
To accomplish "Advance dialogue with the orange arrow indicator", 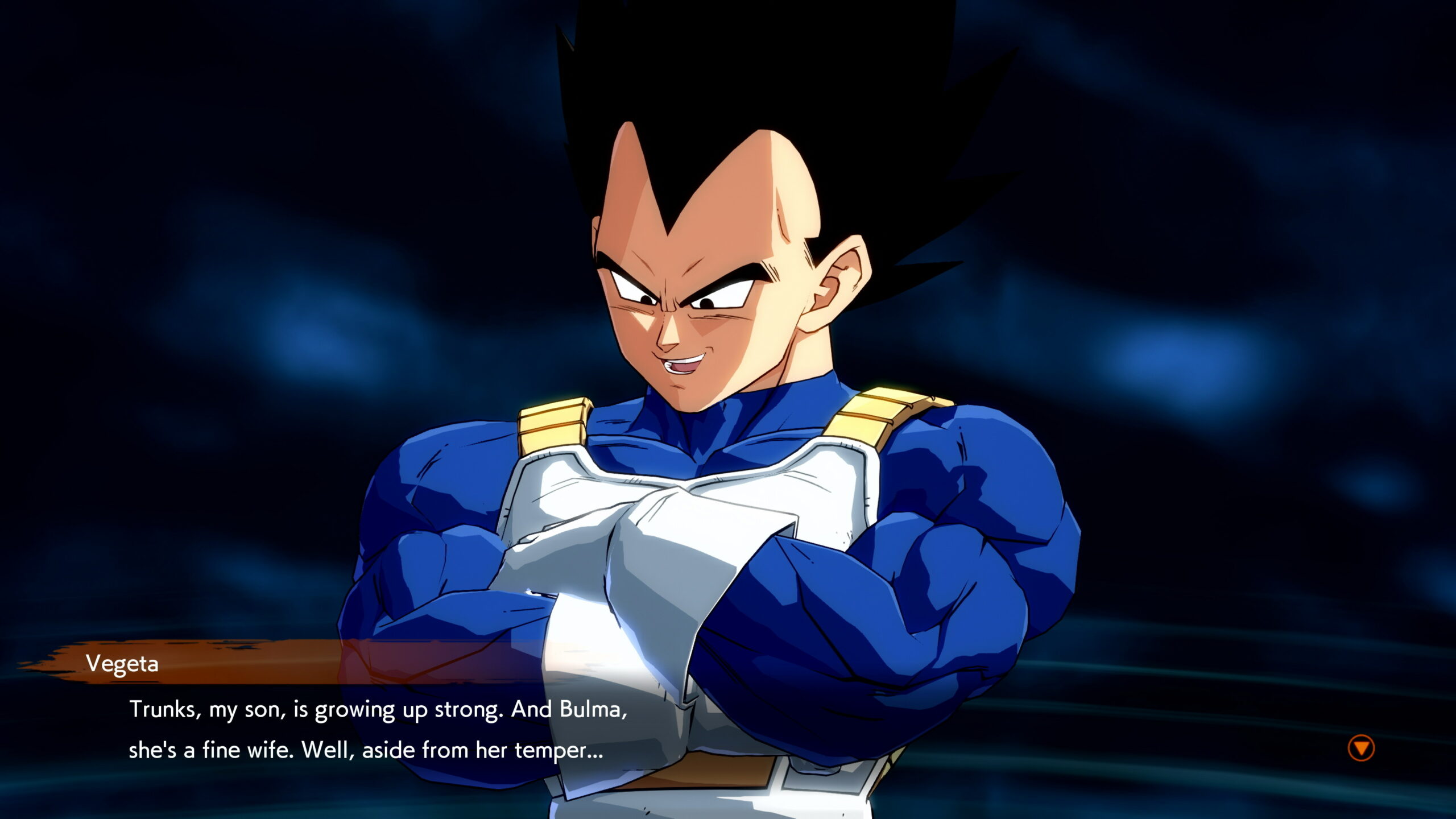I will click(x=1361, y=748).
